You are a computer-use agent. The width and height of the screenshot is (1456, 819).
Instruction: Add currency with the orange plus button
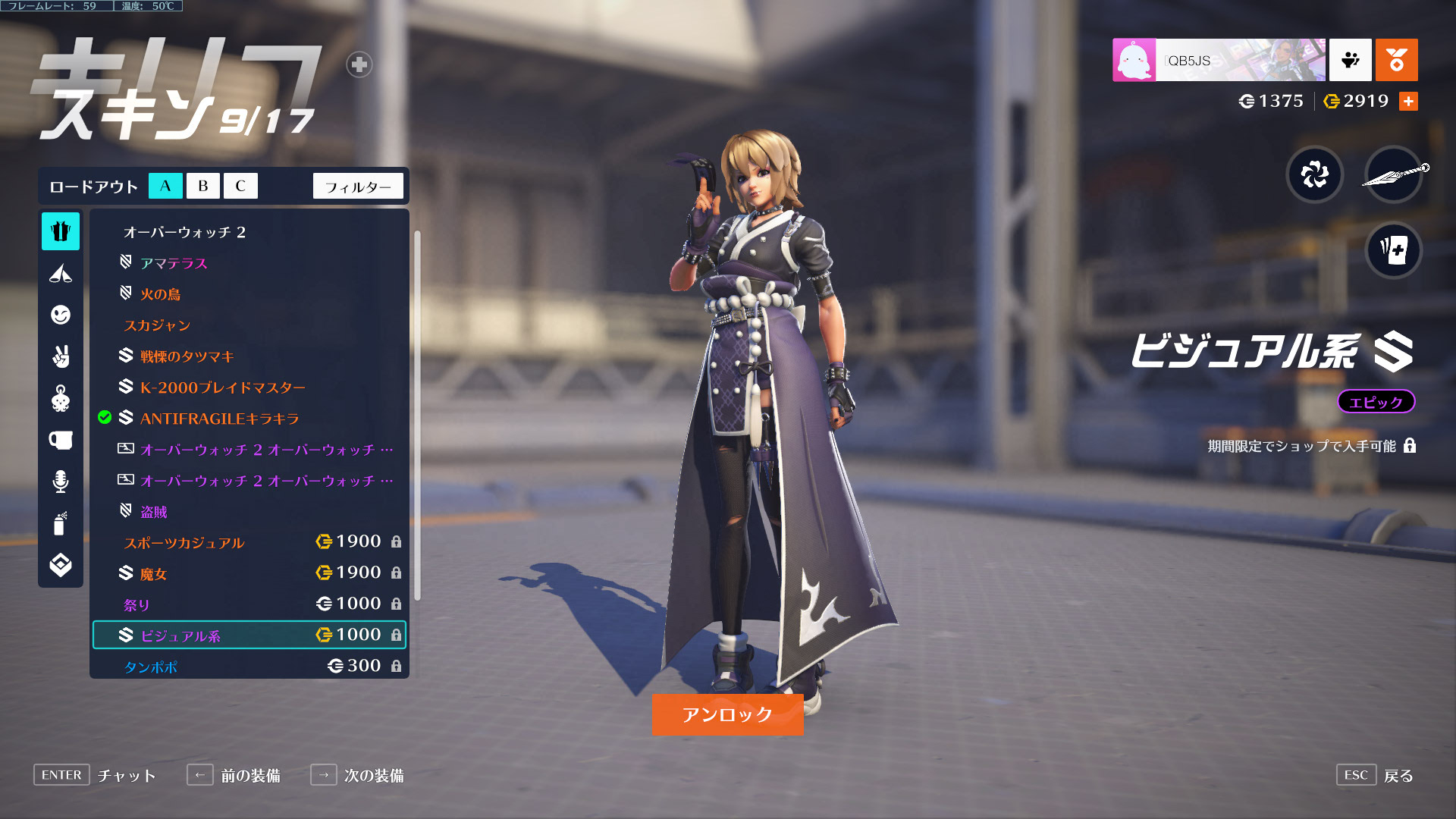tap(1408, 102)
